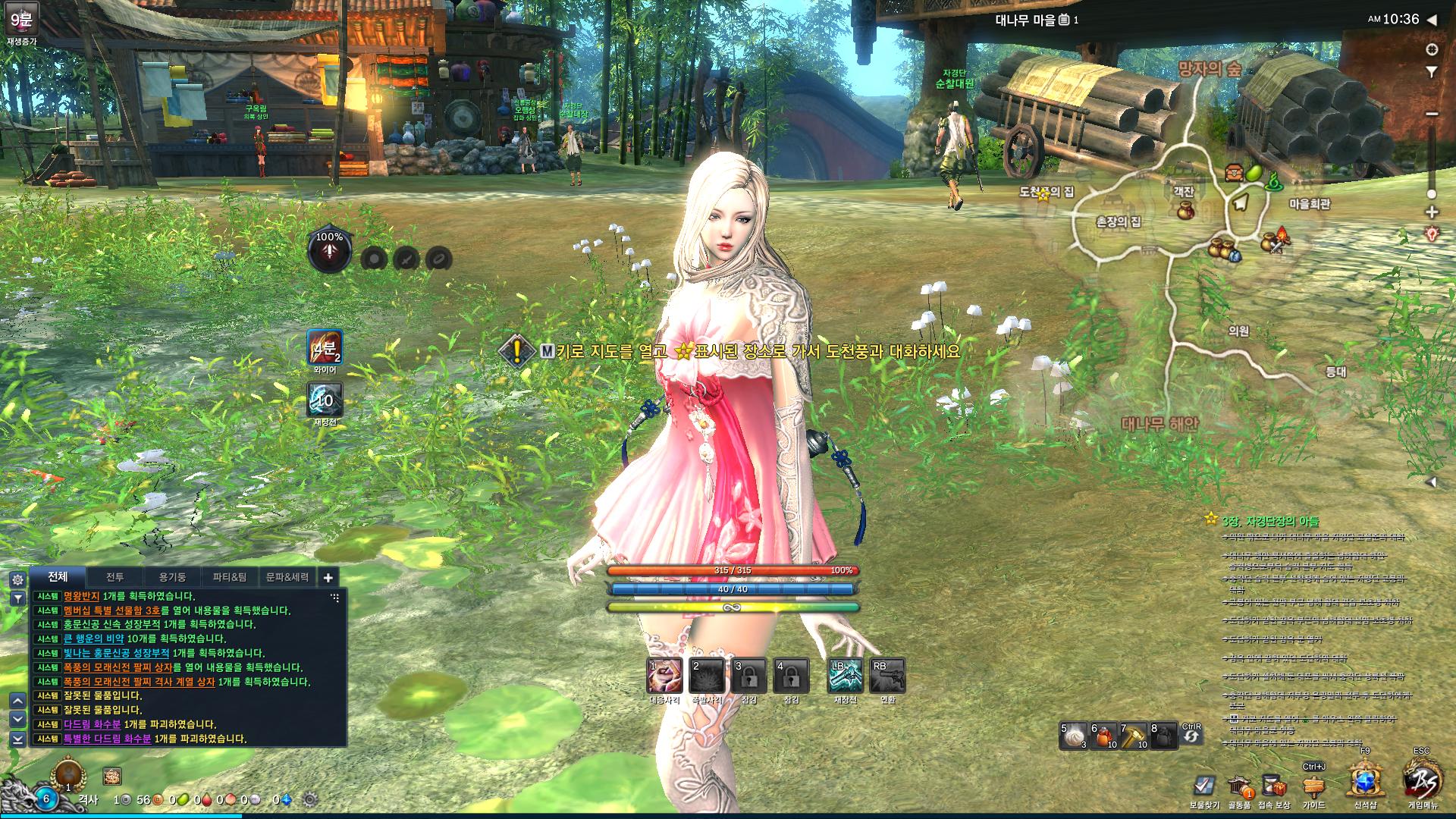Open the 신석샵 cash shop
Viewport: 1456px width, 819px height.
(1365, 781)
